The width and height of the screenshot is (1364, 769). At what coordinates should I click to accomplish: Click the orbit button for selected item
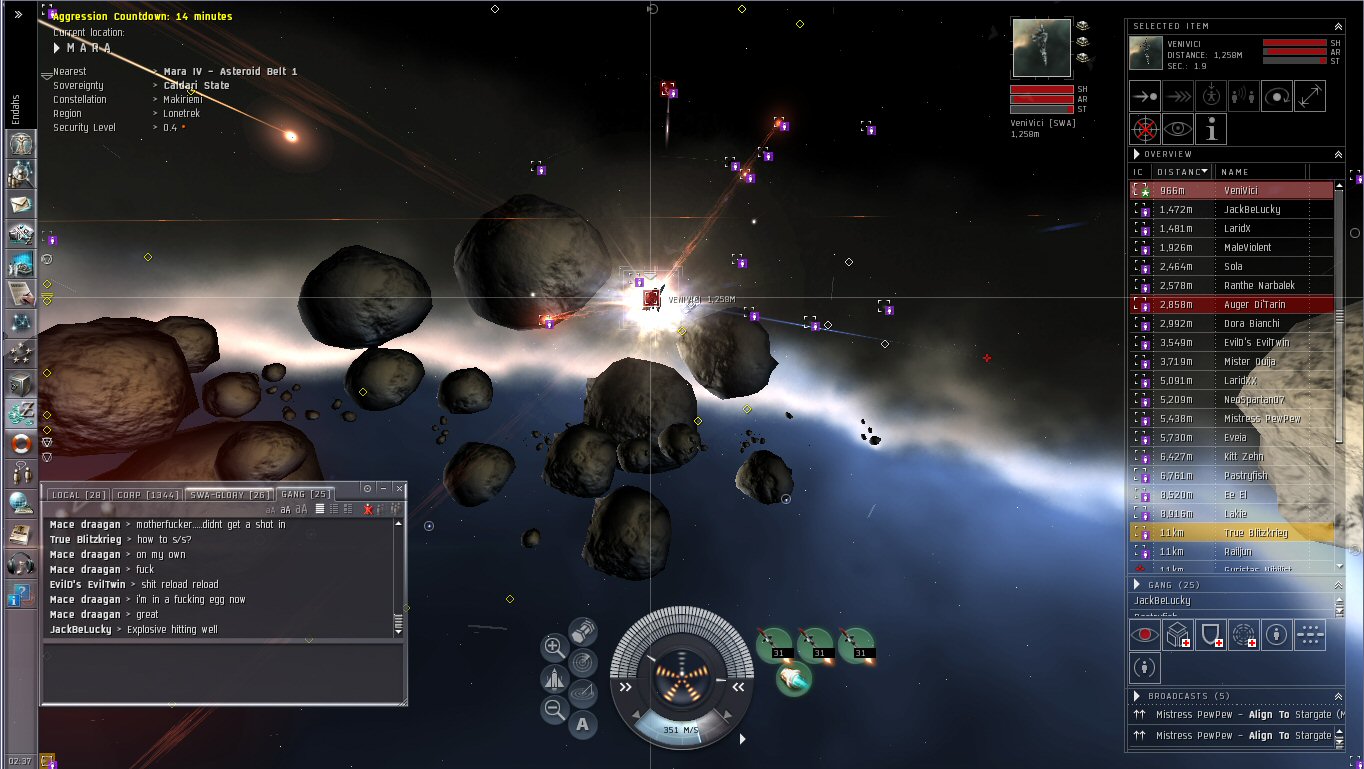1278,97
